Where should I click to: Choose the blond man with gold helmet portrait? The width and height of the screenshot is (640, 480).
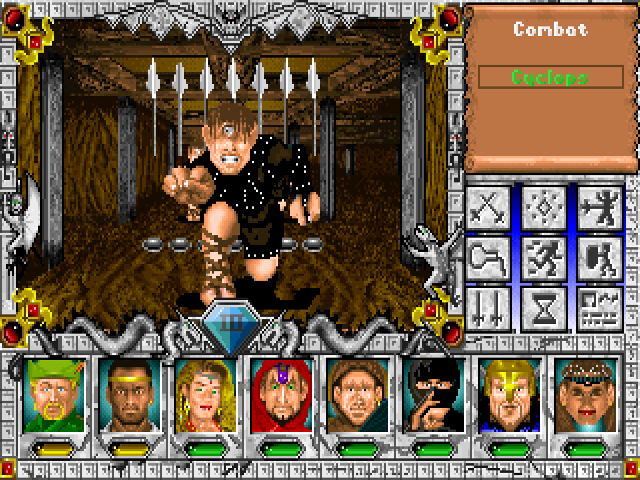point(507,394)
